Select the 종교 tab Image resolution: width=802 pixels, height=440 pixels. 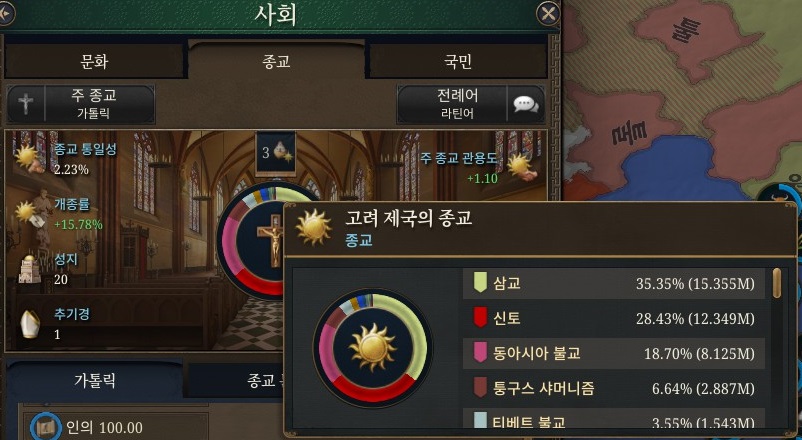pyautogui.click(x=276, y=61)
